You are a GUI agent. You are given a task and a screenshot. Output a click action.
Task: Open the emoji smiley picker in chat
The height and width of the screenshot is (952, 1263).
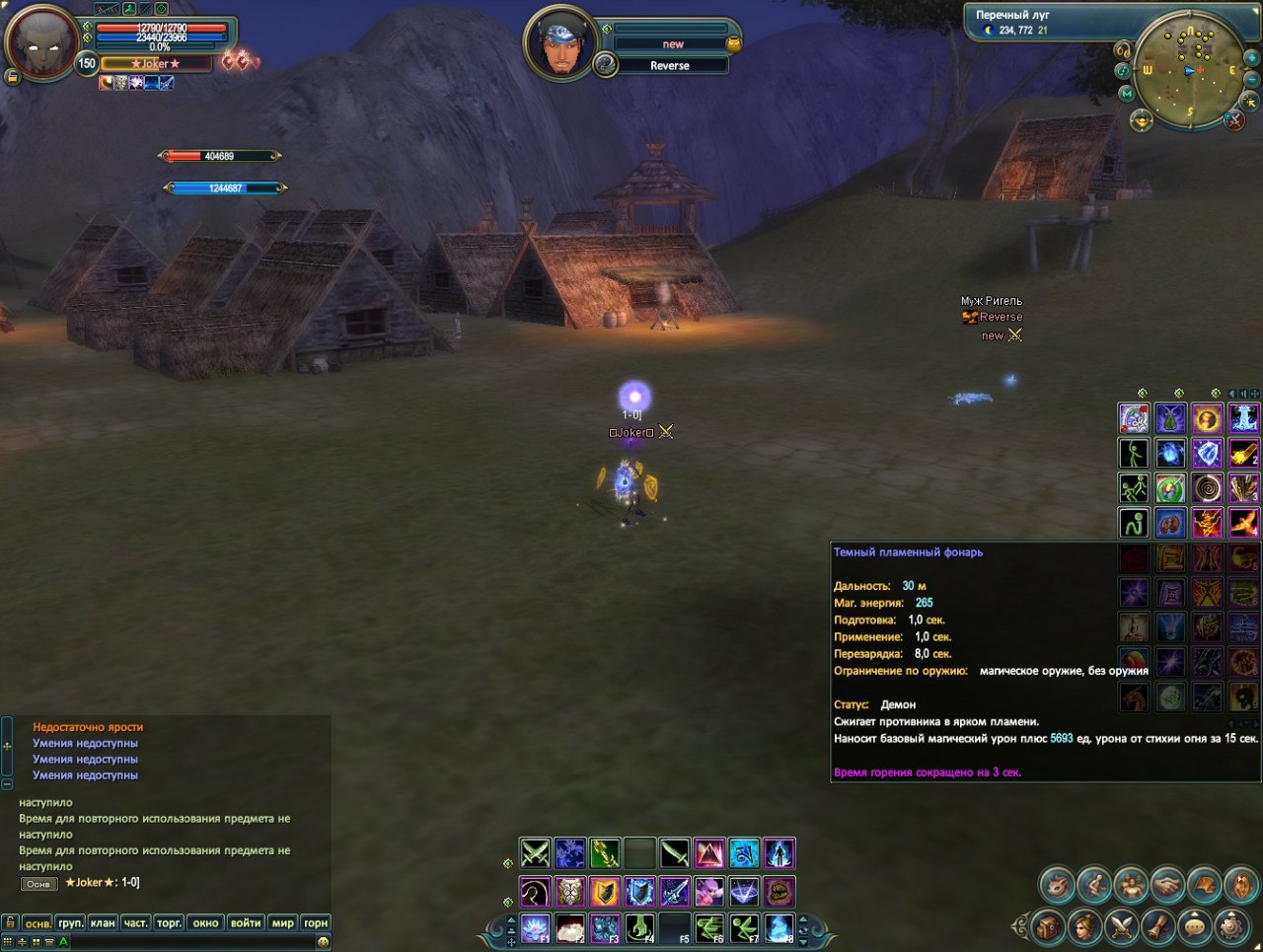[x=323, y=942]
